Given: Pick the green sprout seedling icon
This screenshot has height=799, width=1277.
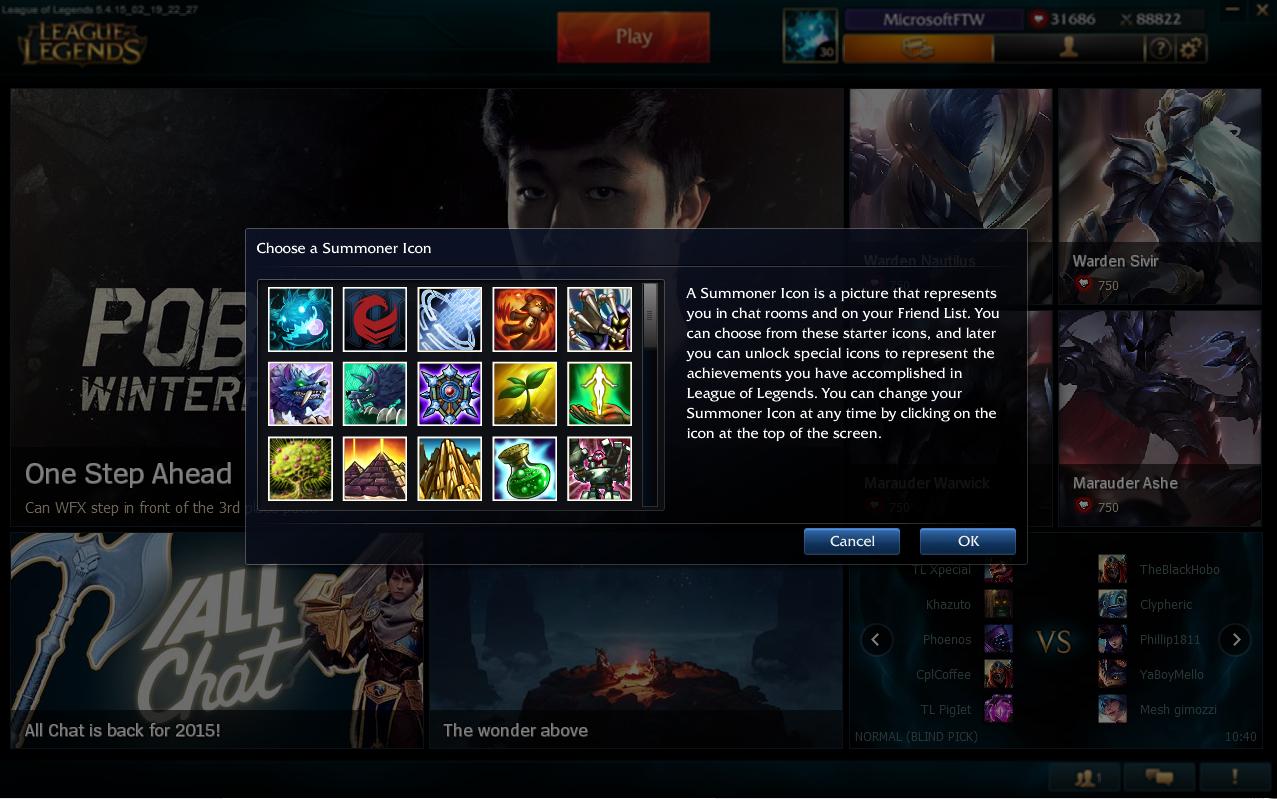Looking at the screenshot, I should (524, 394).
